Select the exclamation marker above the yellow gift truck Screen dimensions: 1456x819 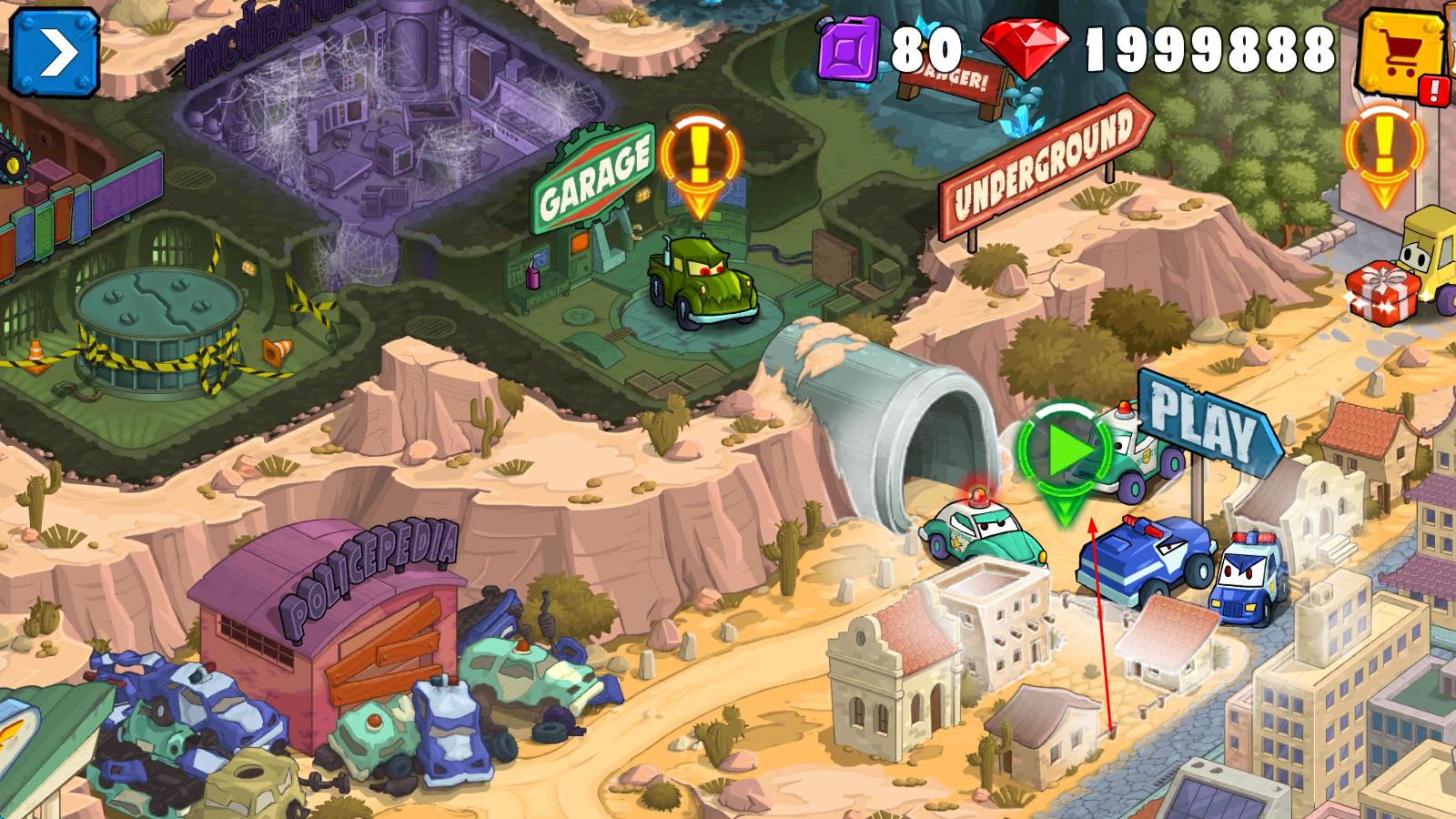pos(1385,150)
